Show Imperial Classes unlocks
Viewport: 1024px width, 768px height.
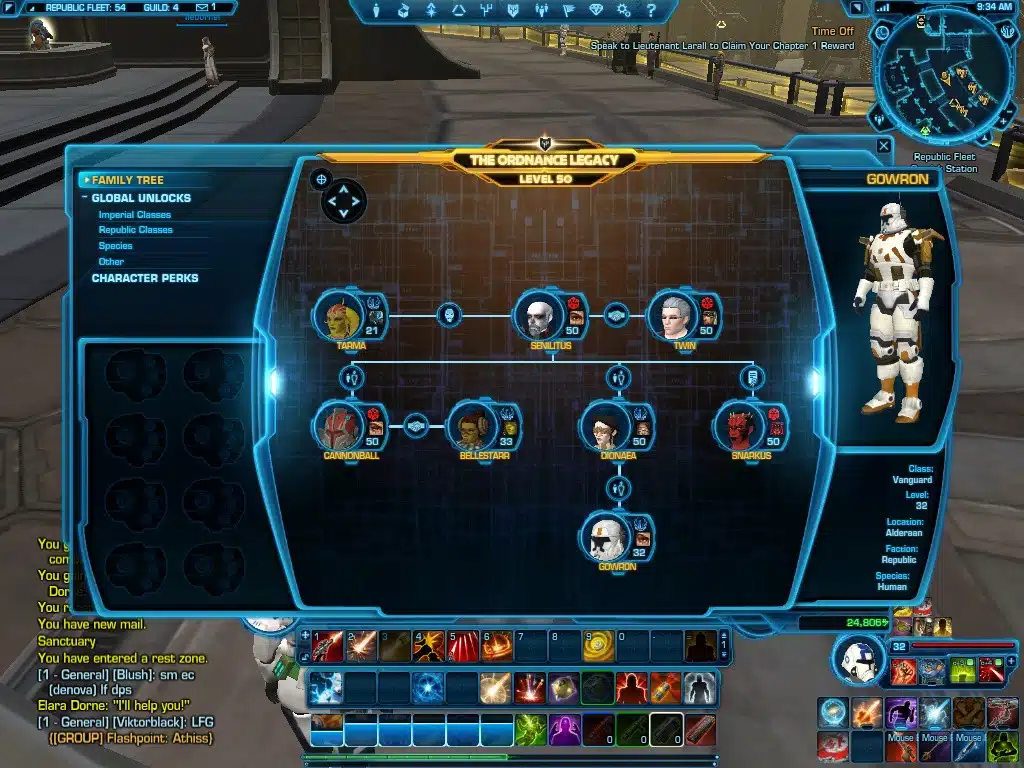pyautogui.click(x=134, y=215)
